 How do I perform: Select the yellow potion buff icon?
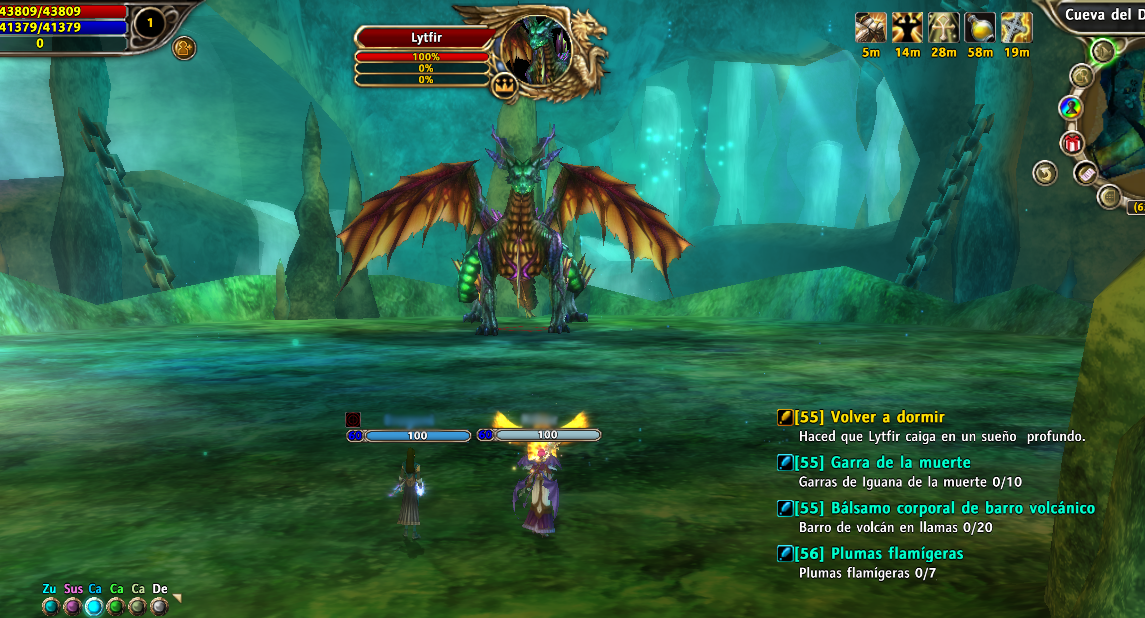[x=980, y=28]
